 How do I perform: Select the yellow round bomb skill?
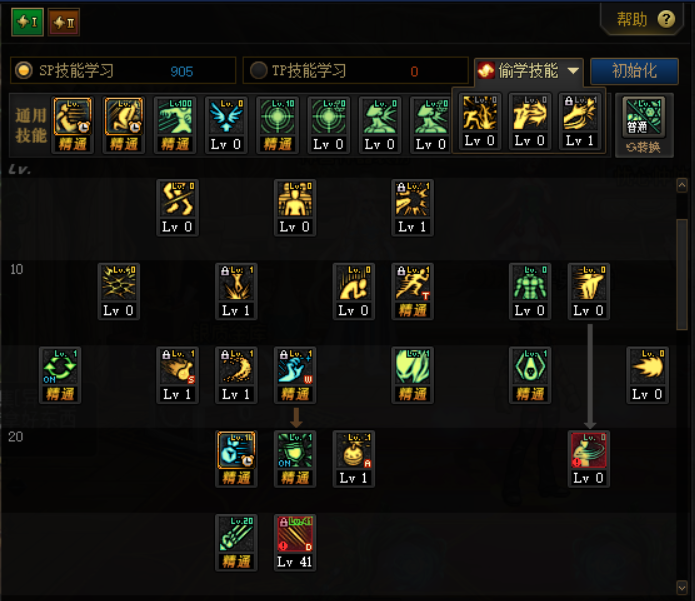[x=353, y=453]
